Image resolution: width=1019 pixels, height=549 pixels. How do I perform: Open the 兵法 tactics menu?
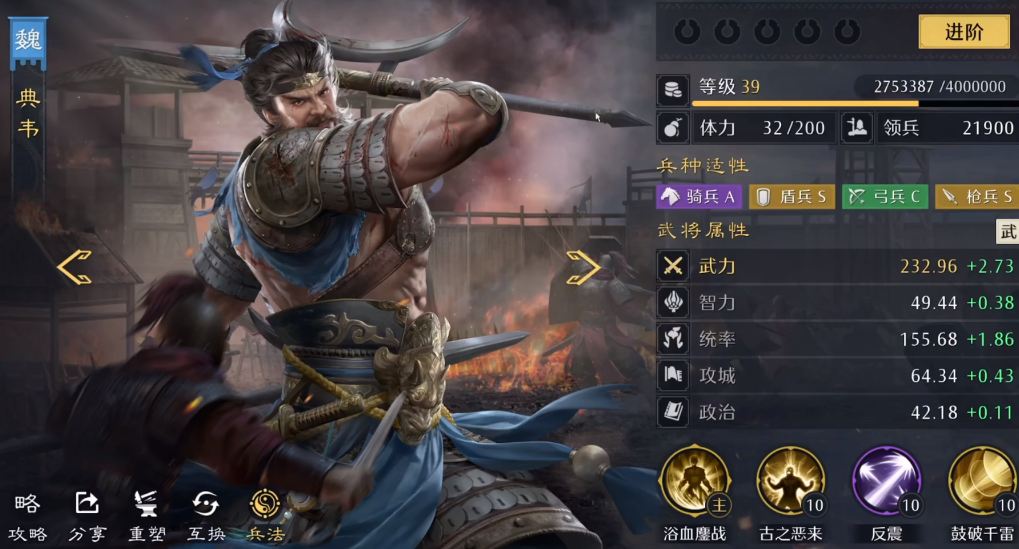tap(265, 517)
